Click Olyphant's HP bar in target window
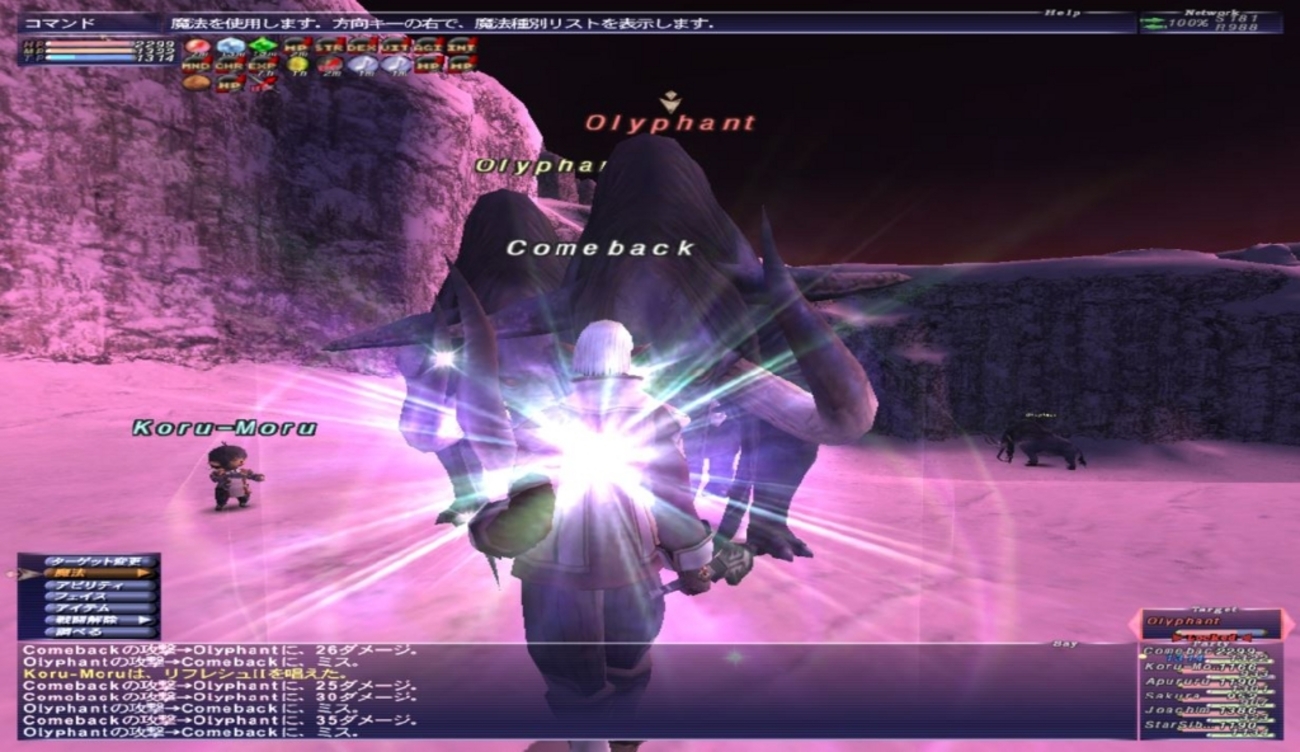 pyautogui.click(x=1222, y=631)
